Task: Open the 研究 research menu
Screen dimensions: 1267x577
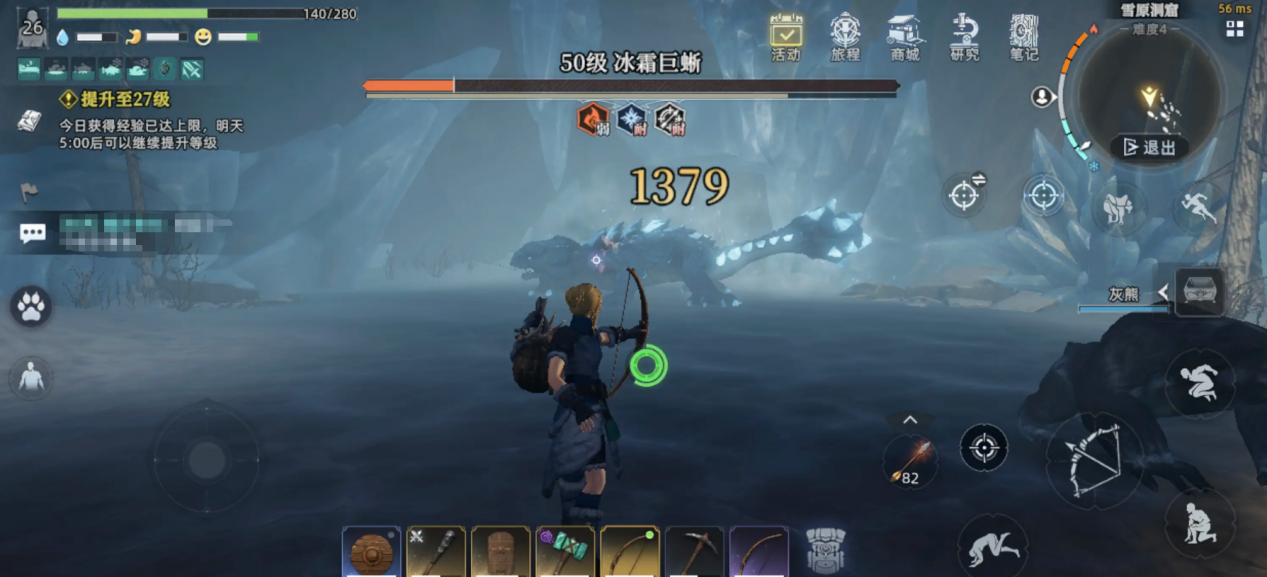Action: [x=965, y=37]
